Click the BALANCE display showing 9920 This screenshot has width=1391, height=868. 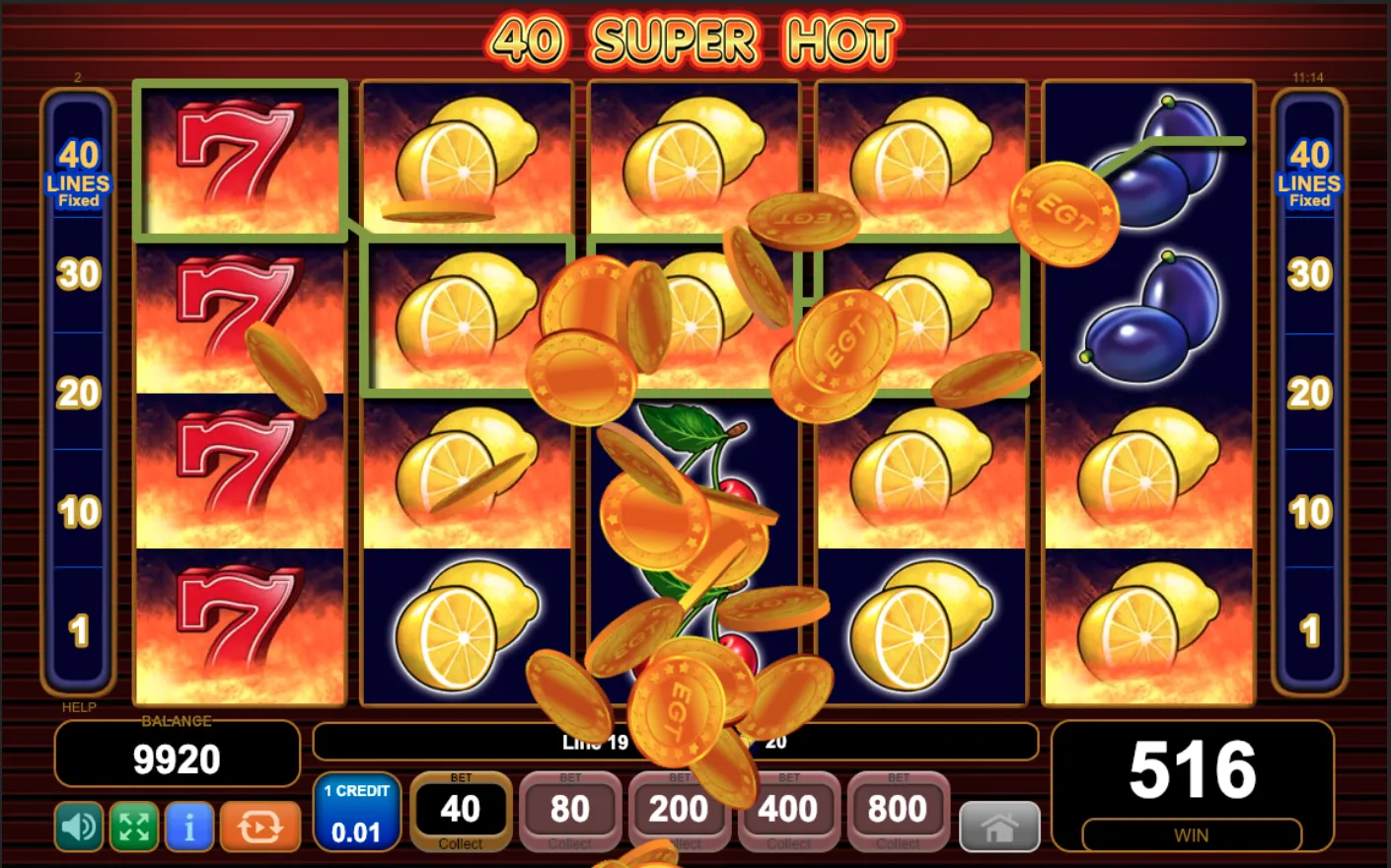tap(176, 758)
